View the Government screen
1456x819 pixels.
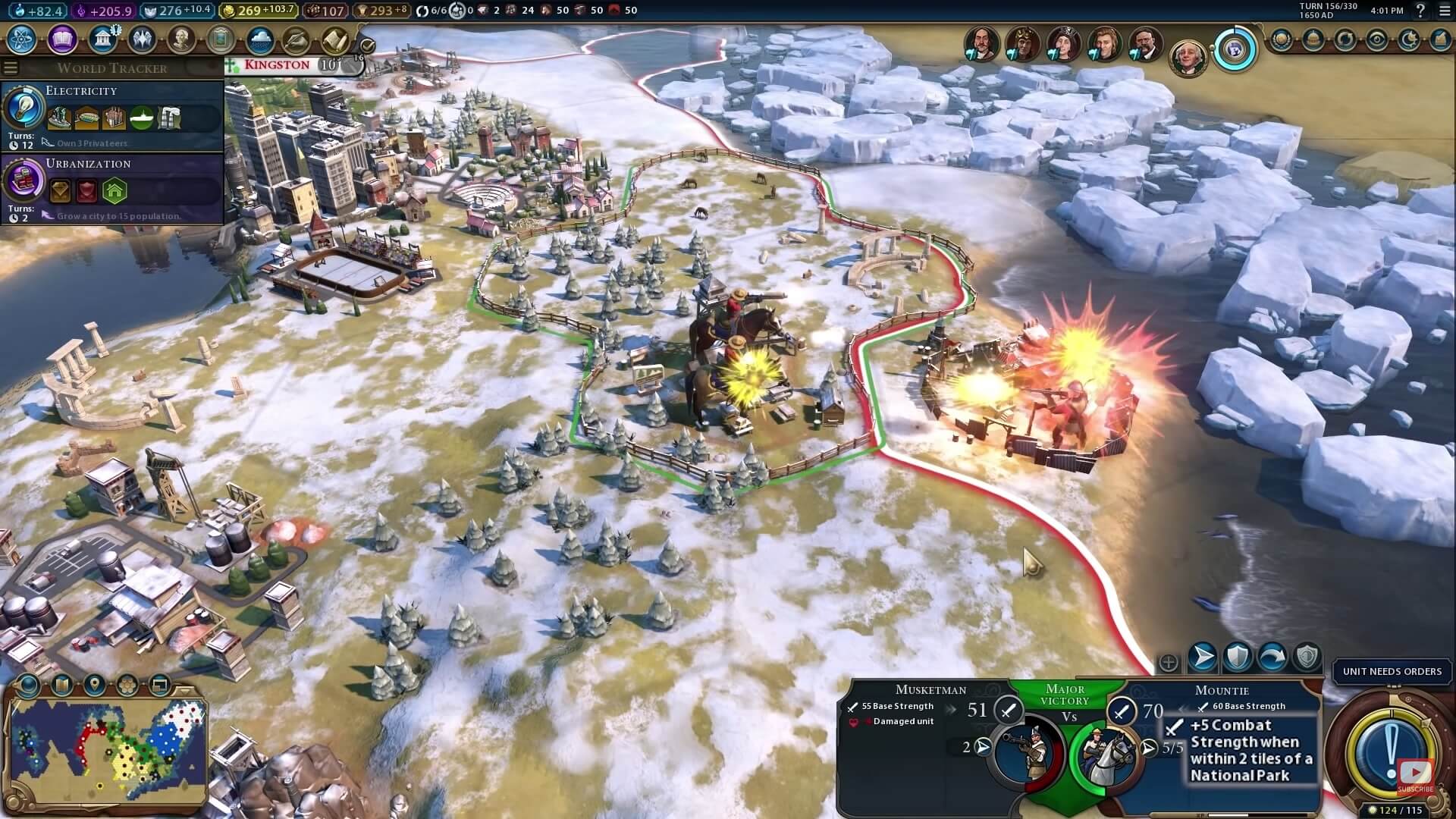point(102,39)
